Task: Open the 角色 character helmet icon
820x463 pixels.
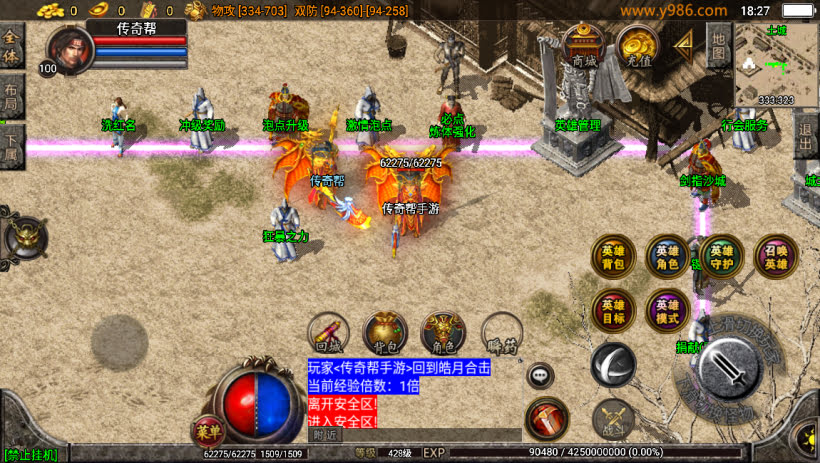Action: tap(442, 333)
